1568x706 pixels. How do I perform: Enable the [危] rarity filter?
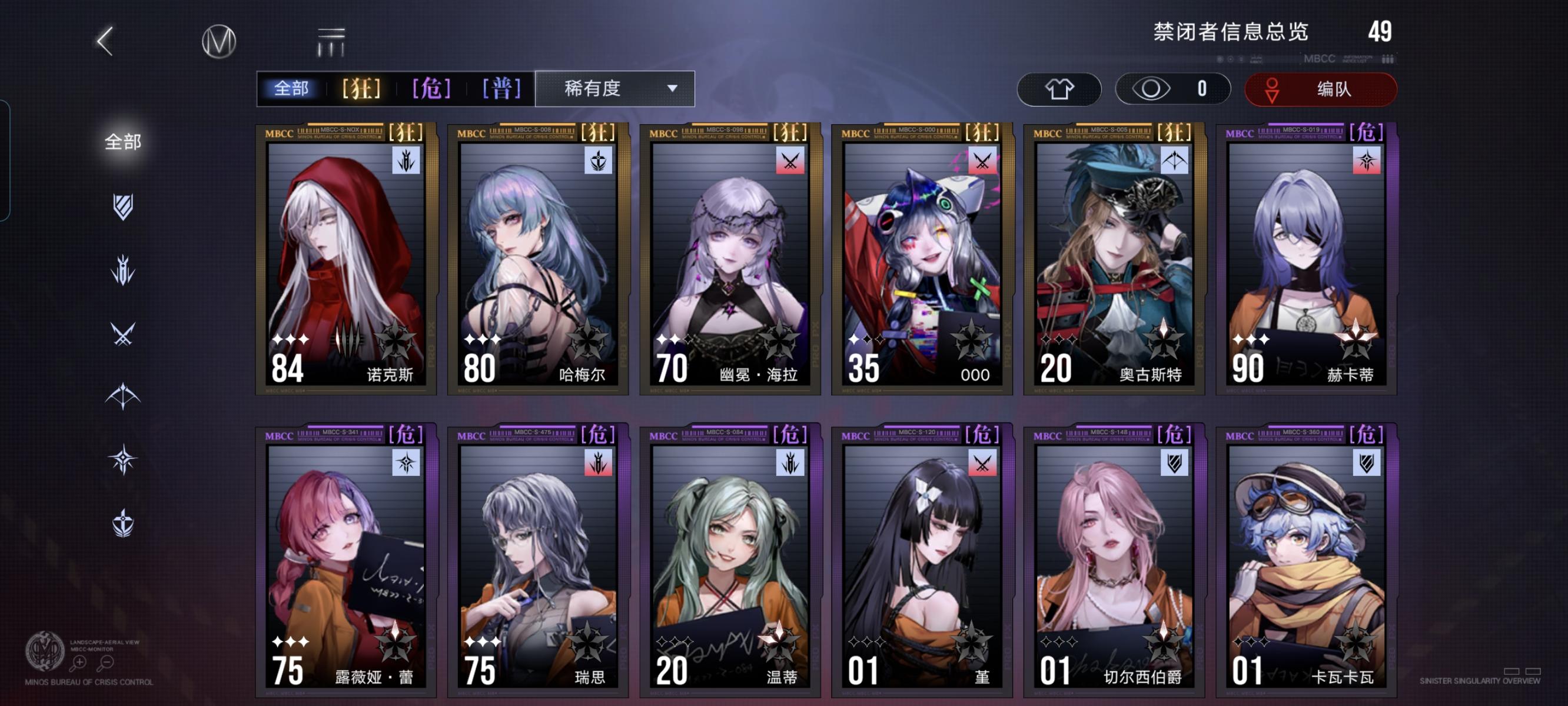click(x=433, y=88)
